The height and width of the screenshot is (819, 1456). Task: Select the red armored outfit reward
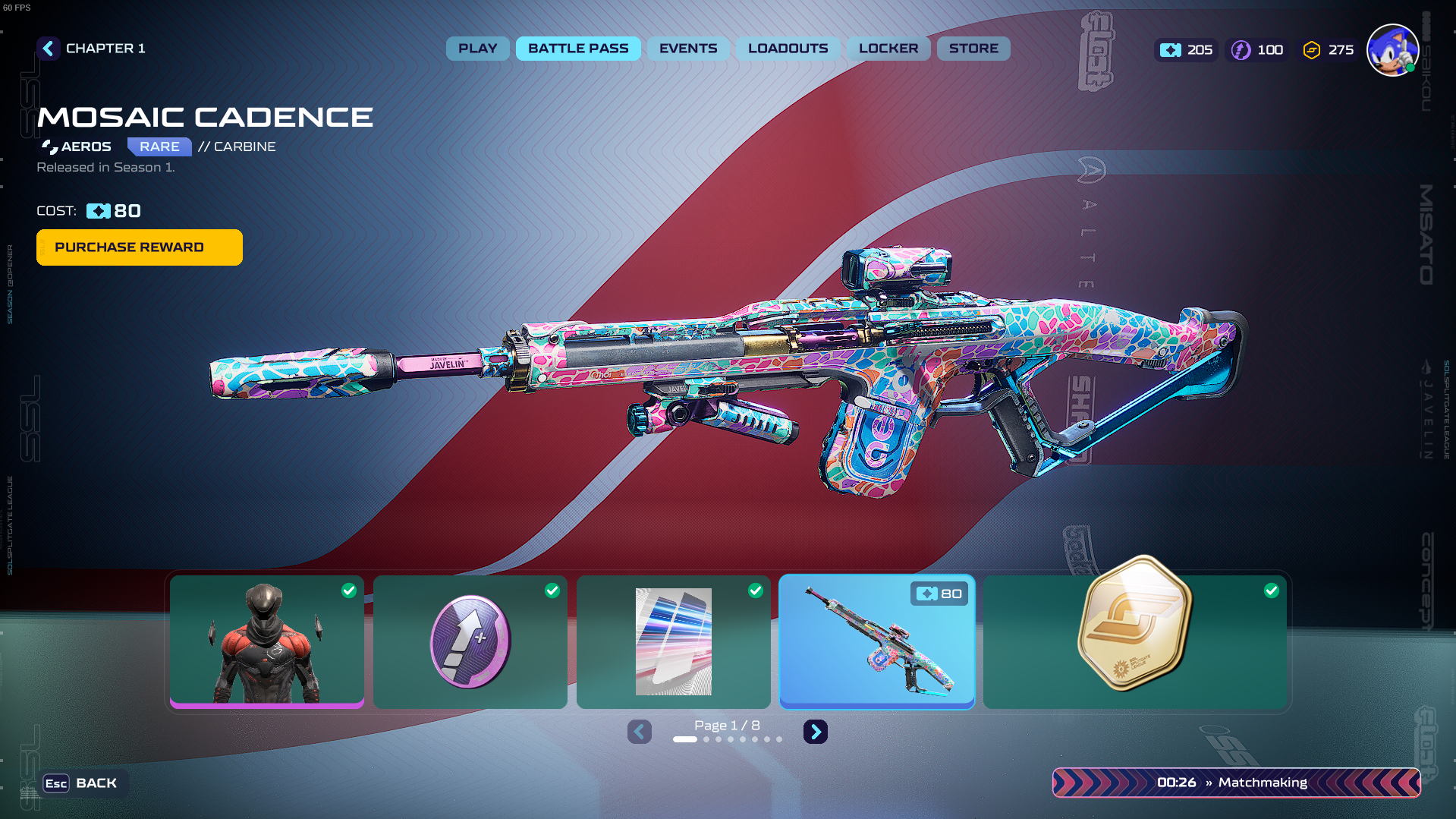coord(267,641)
